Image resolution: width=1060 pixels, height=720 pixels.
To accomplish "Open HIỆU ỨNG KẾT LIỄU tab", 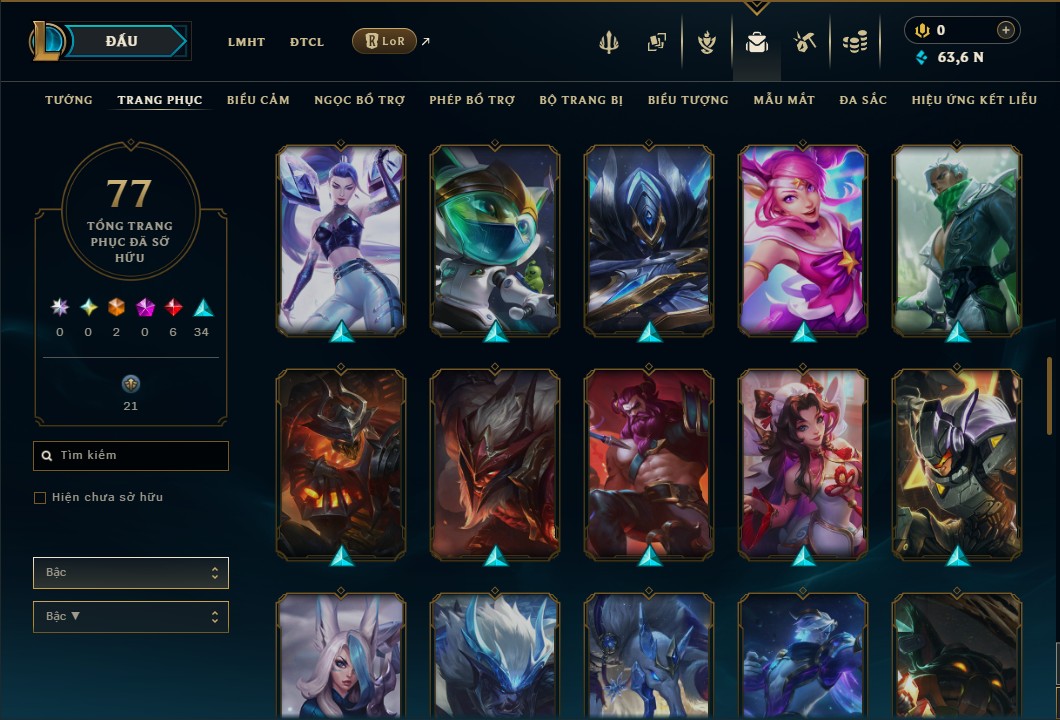I will (x=974, y=100).
